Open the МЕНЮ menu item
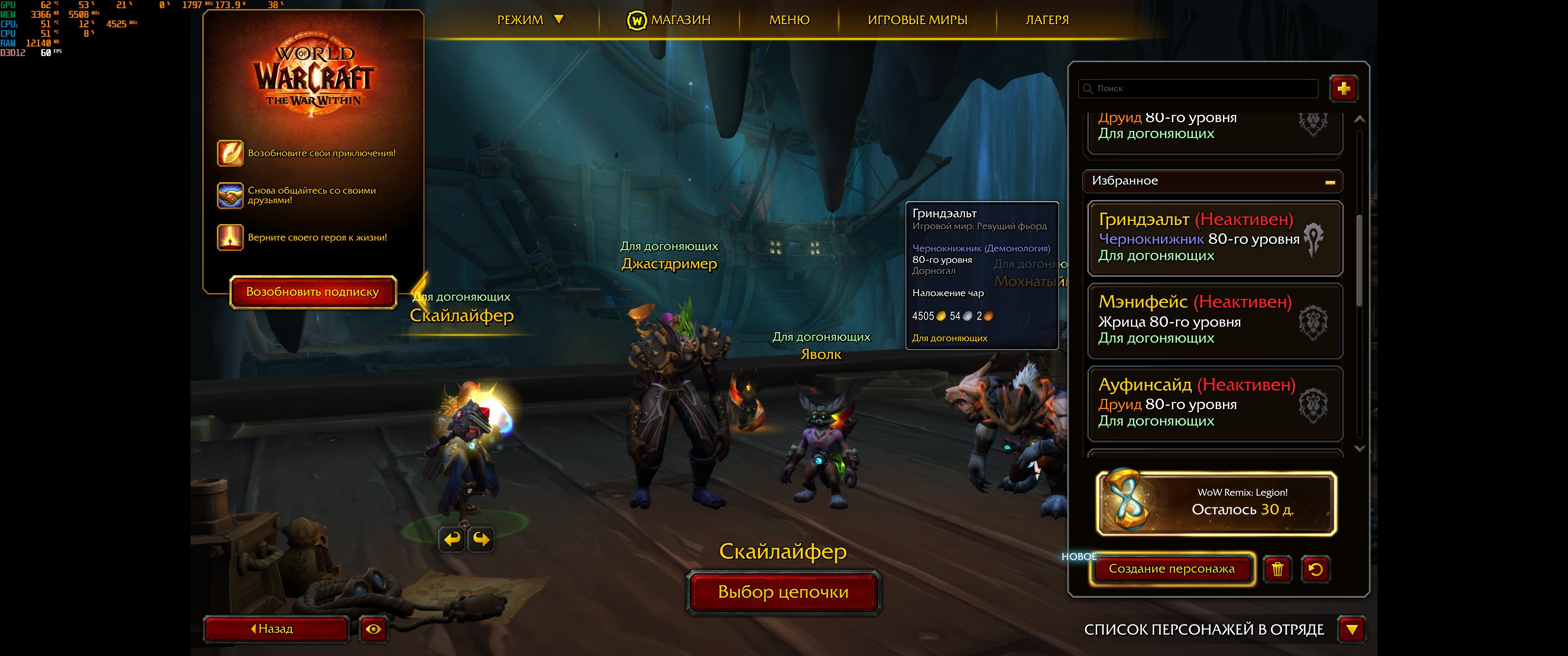The height and width of the screenshot is (656, 1568). [790, 19]
